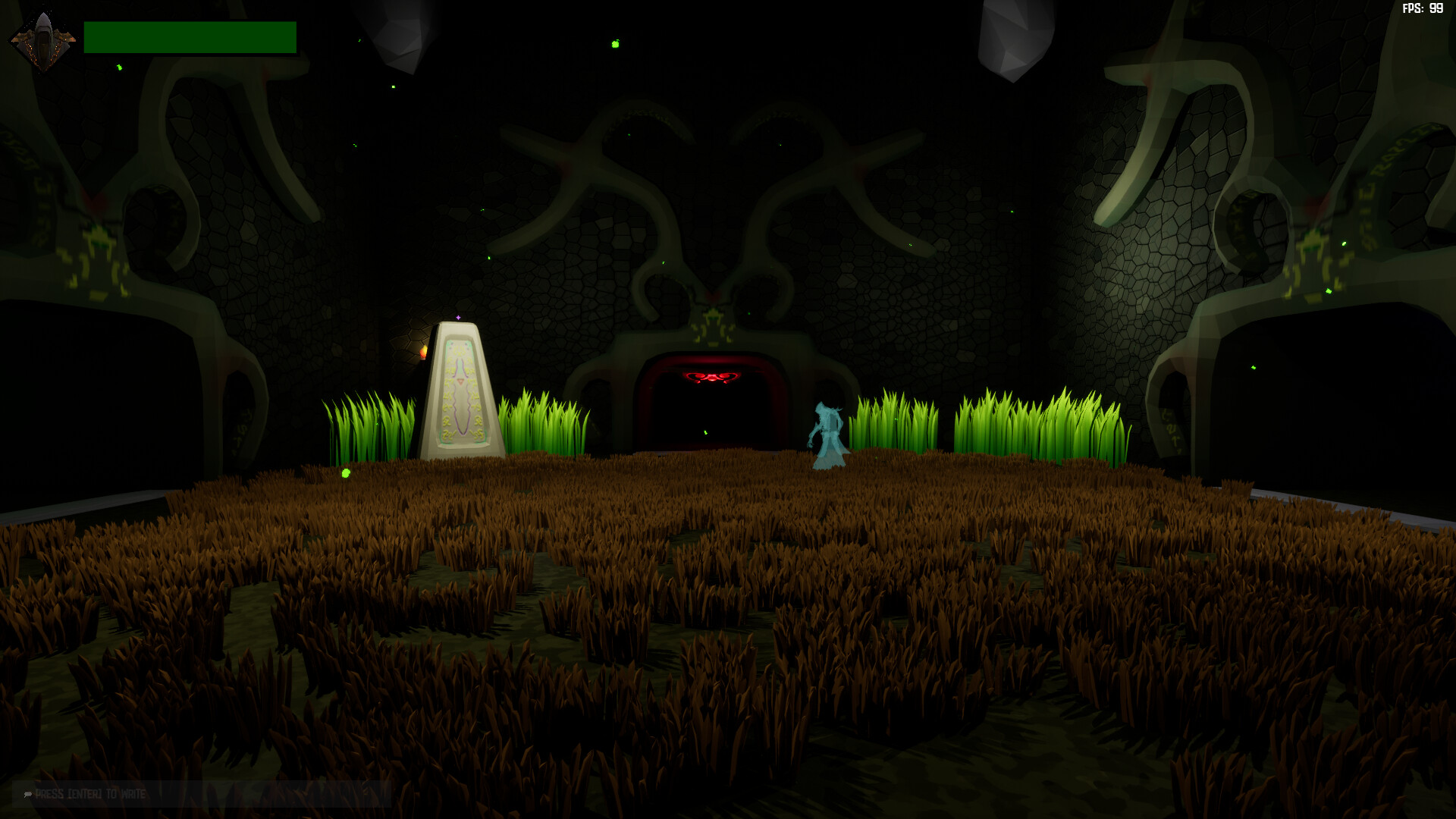The width and height of the screenshot is (1456, 819).
Task: Select the speech bubble chat icon
Action: (27, 795)
